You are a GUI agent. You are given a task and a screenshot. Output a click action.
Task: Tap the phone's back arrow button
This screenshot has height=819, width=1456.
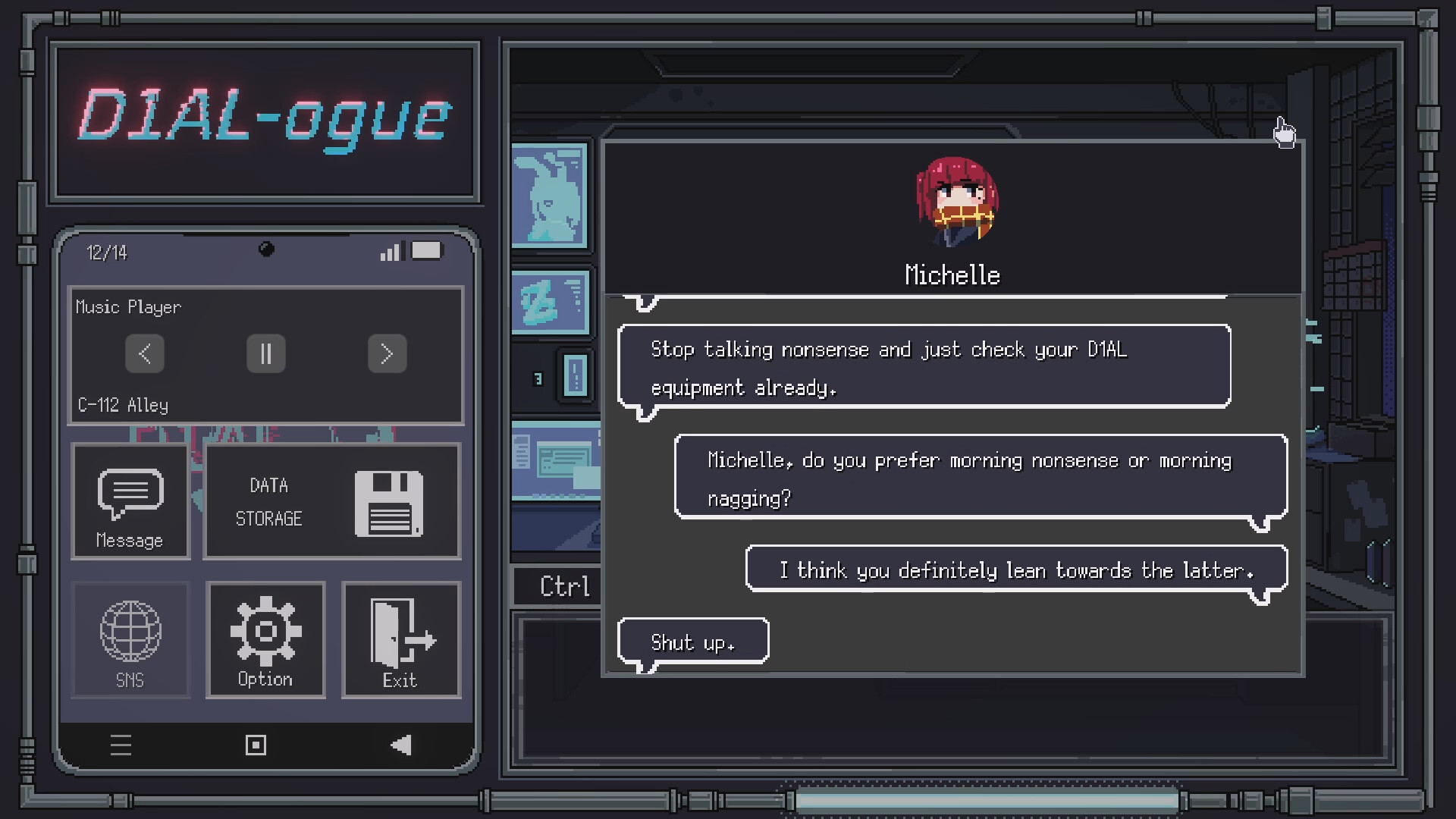(401, 745)
